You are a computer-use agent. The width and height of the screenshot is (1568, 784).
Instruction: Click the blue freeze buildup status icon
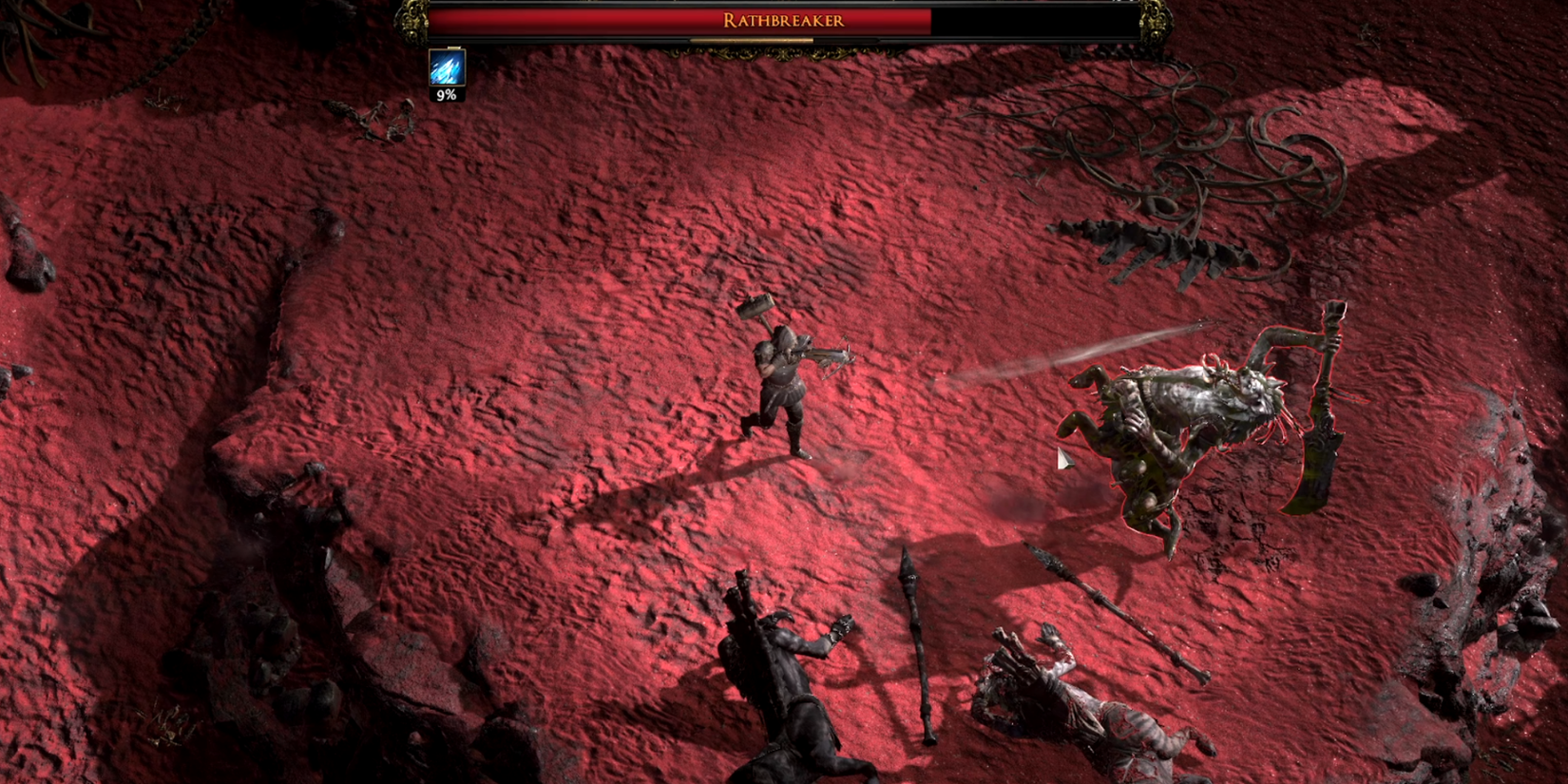[447, 67]
